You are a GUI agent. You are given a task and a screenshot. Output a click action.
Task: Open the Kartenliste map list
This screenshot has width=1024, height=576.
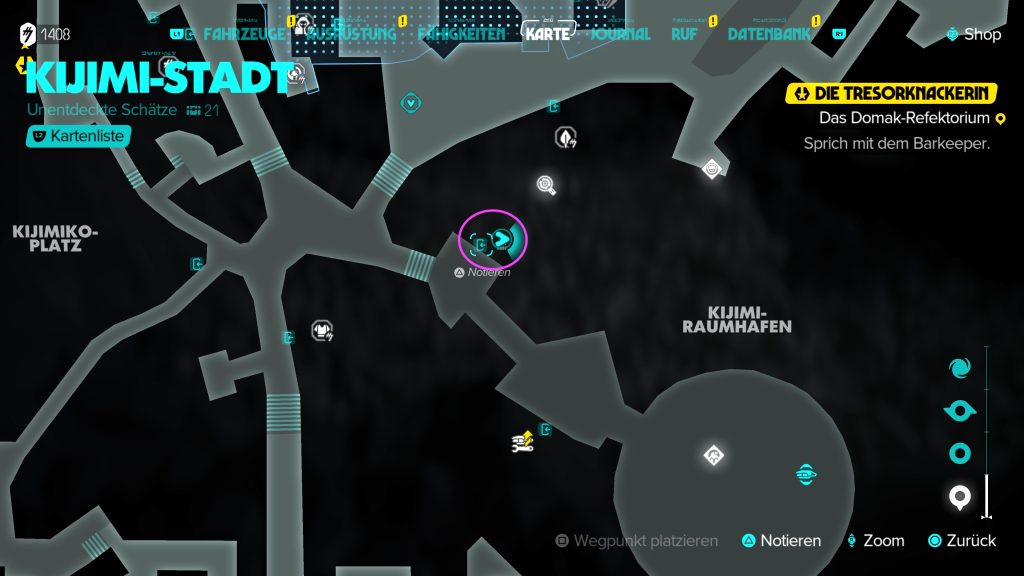pos(79,135)
